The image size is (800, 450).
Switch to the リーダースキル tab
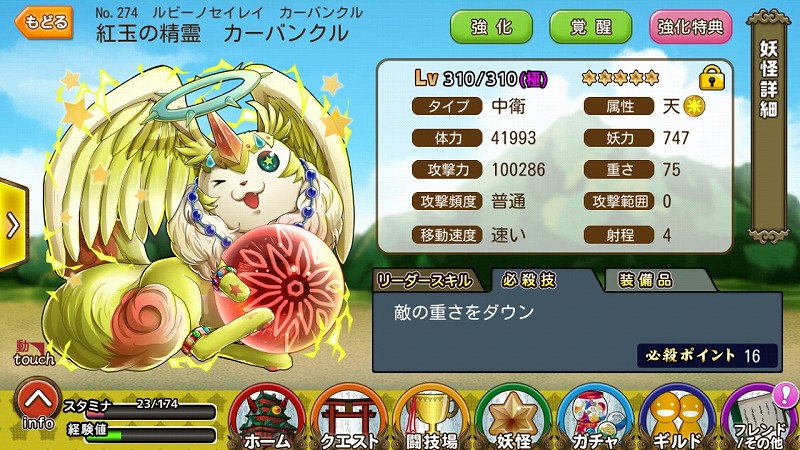pos(427,281)
